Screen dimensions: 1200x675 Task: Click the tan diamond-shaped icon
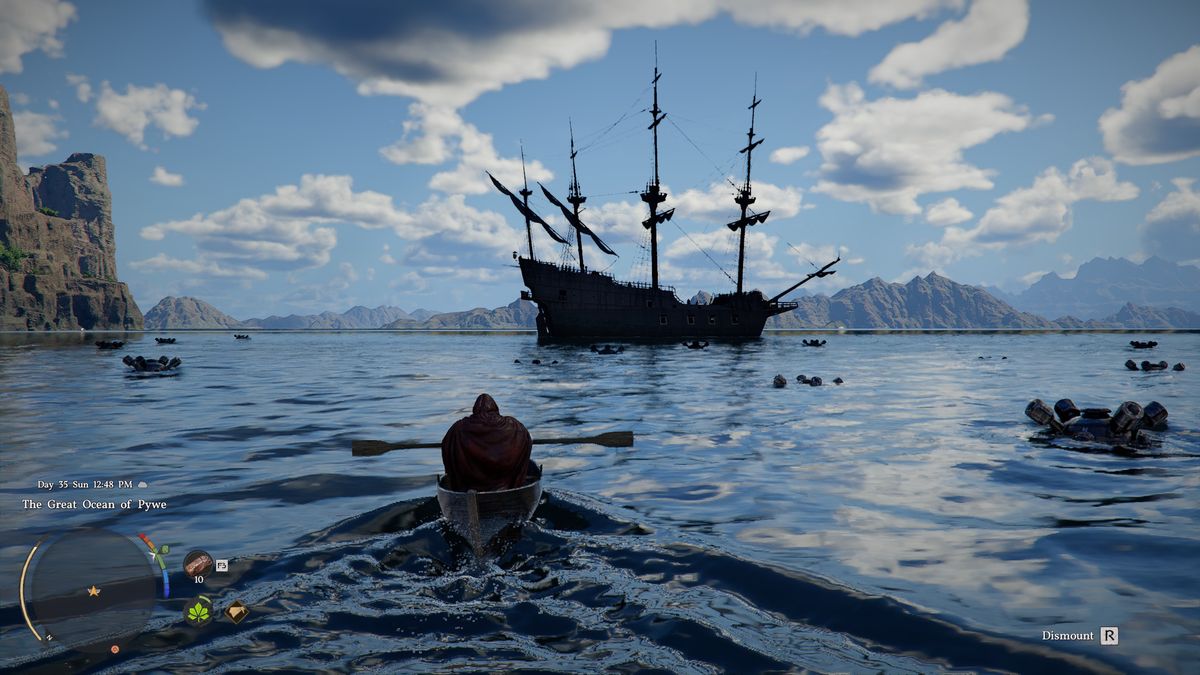(x=236, y=611)
